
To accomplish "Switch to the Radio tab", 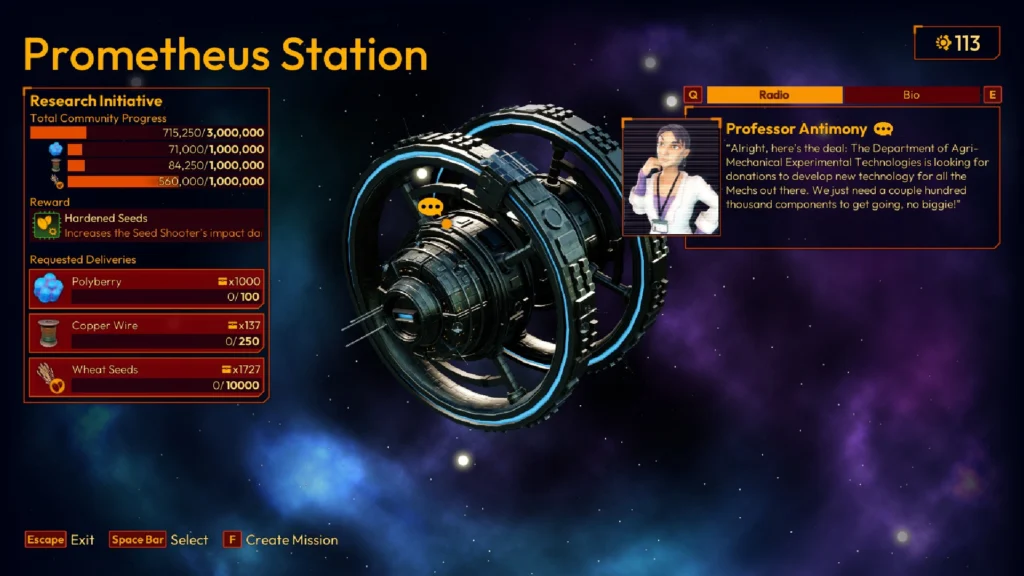I will [x=774, y=95].
